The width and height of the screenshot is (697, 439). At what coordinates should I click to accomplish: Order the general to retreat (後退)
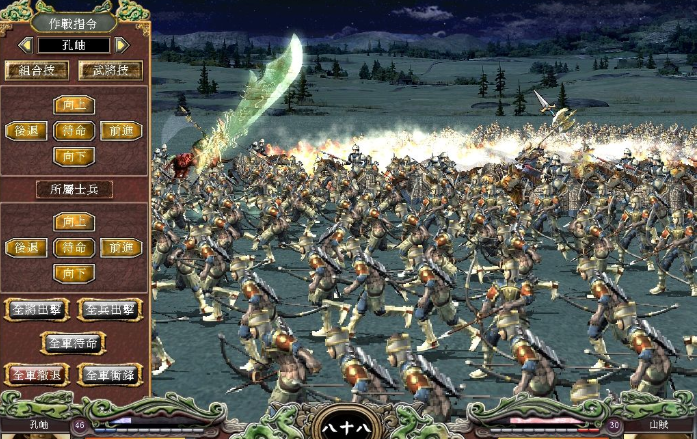point(26,130)
